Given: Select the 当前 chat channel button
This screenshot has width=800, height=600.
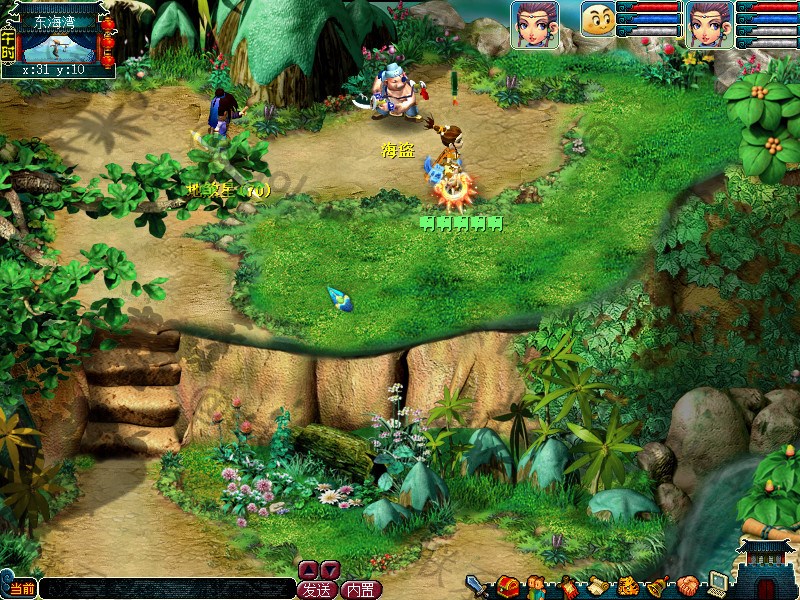Looking at the screenshot, I should pyautogui.click(x=21, y=589).
